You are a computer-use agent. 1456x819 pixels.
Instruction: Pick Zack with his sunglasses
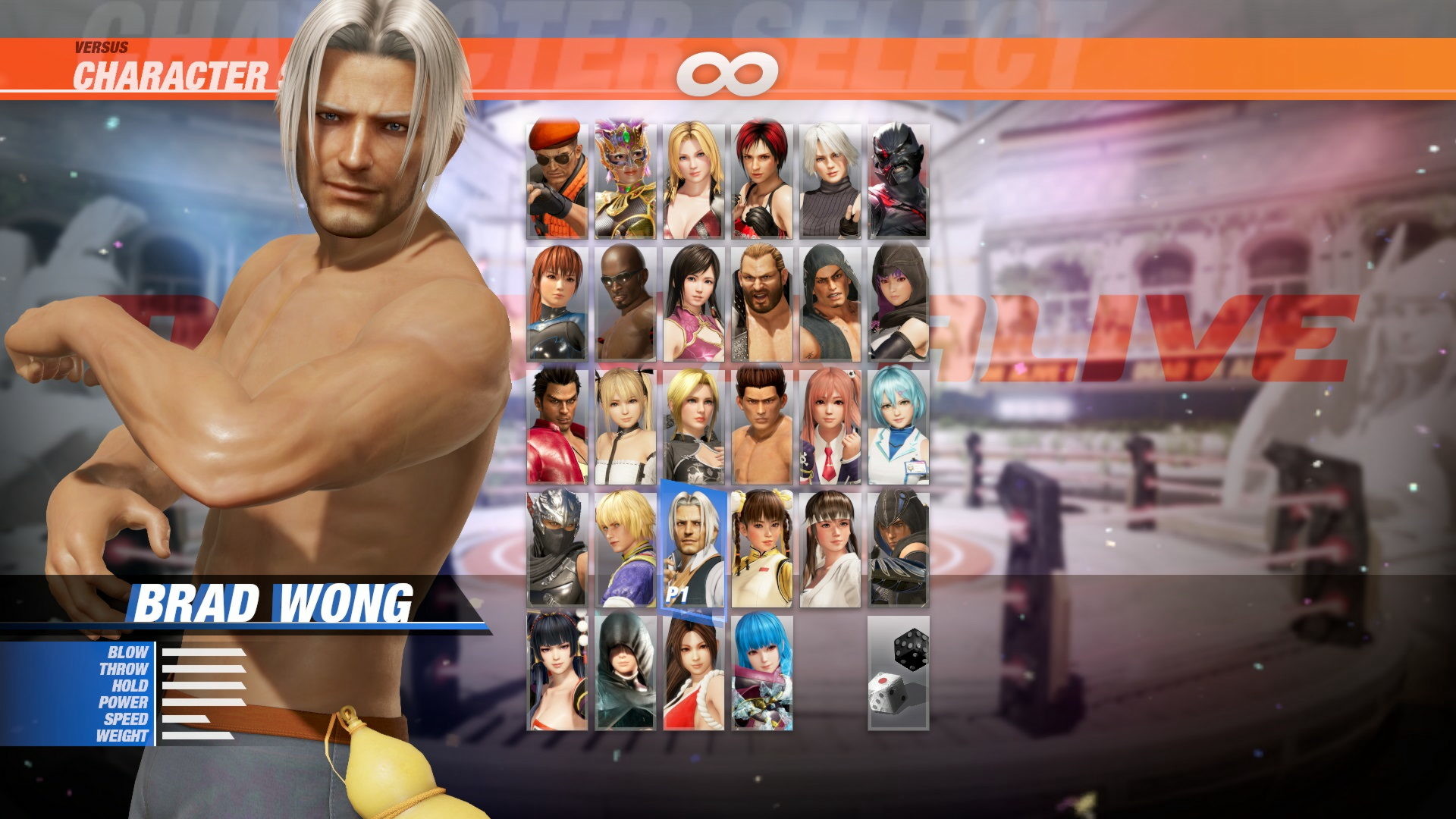(625, 302)
